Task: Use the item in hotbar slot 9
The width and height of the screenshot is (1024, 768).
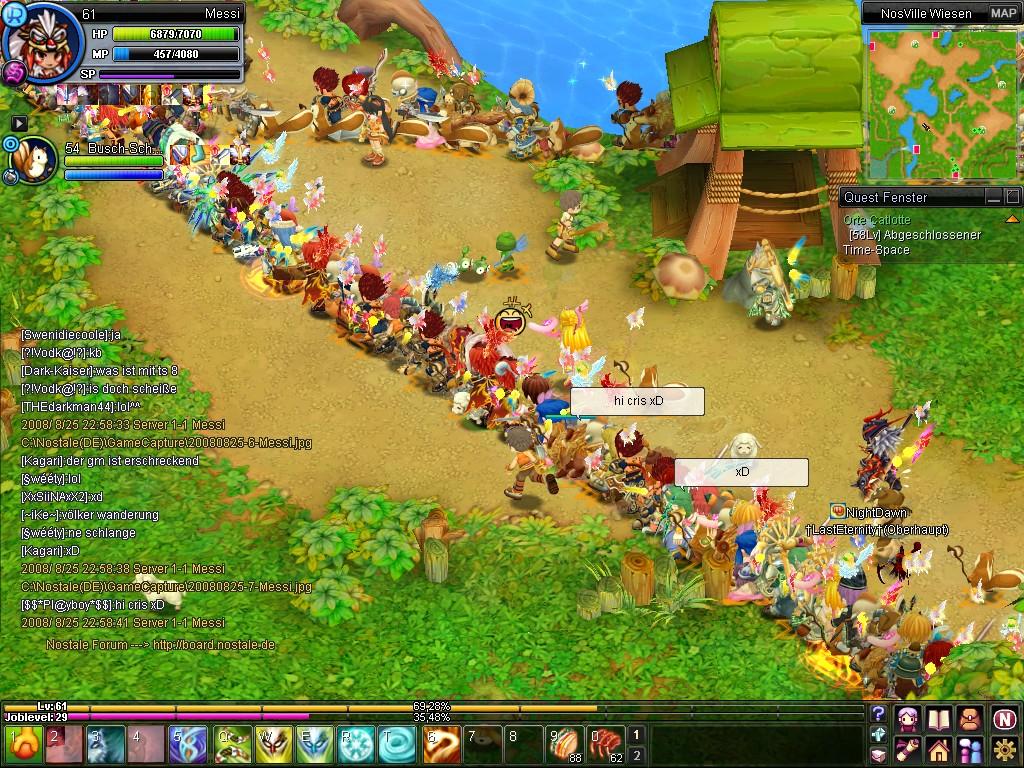Action: tap(564, 745)
